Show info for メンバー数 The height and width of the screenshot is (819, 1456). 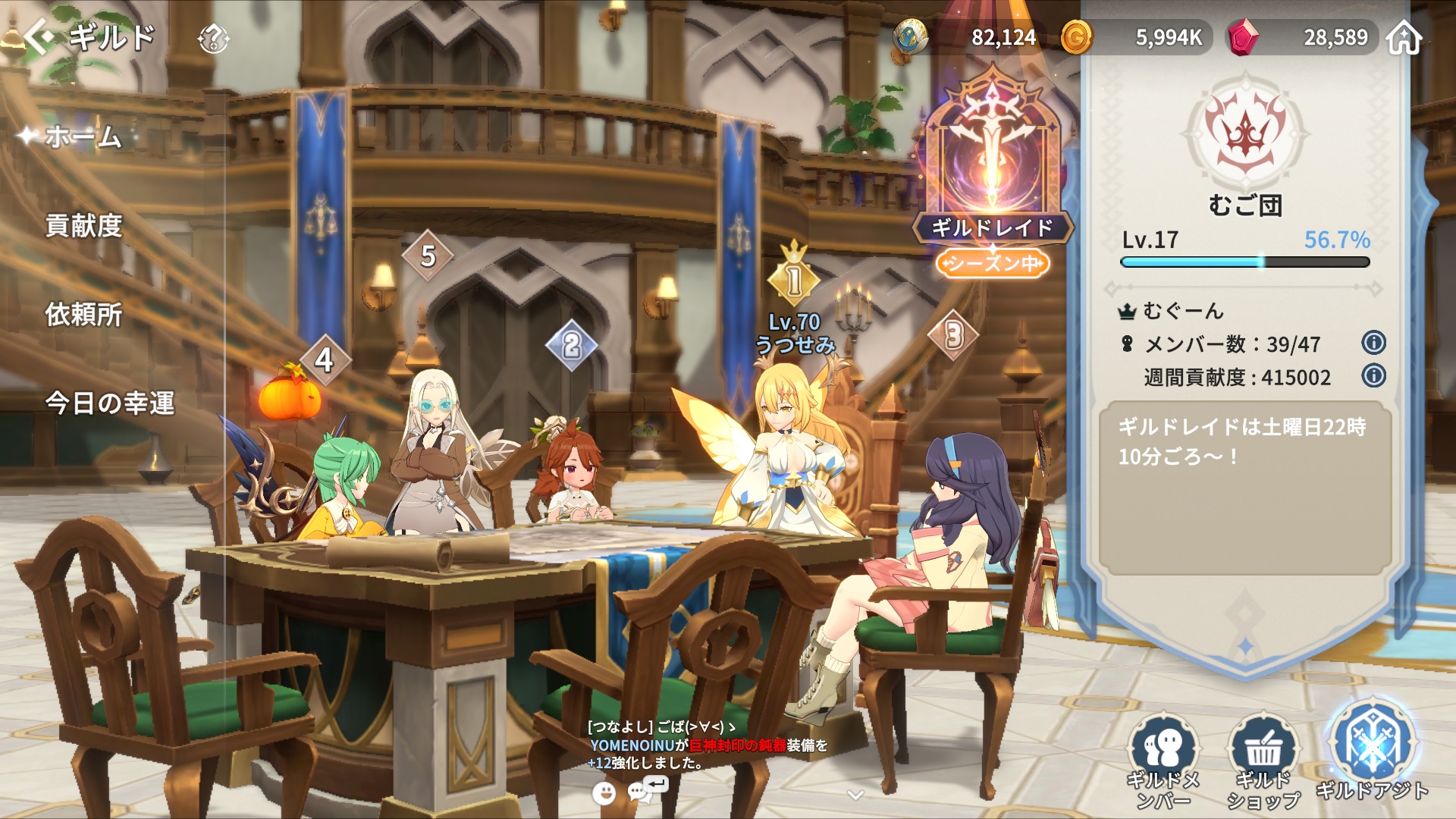[1373, 343]
